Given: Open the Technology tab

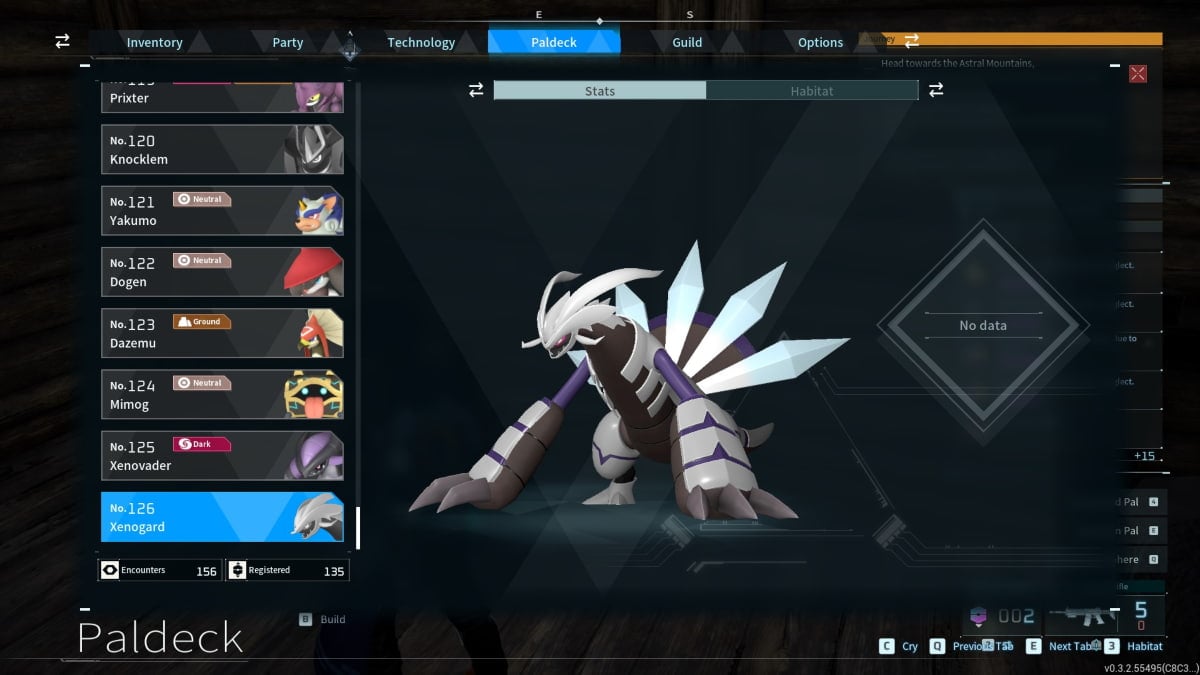Looking at the screenshot, I should click(421, 42).
